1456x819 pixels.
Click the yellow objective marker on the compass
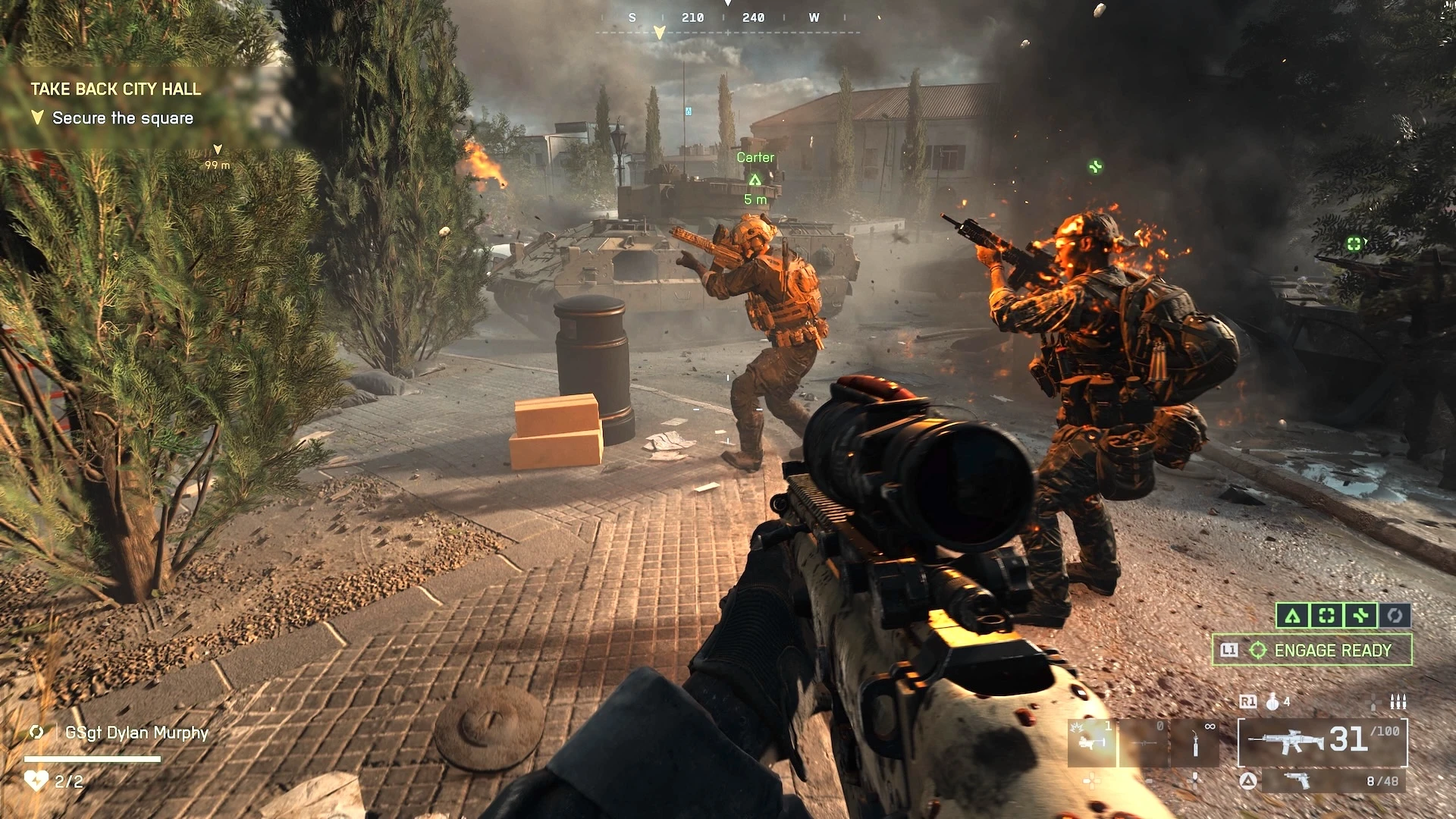pyautogui.click(x=659, y=33)
